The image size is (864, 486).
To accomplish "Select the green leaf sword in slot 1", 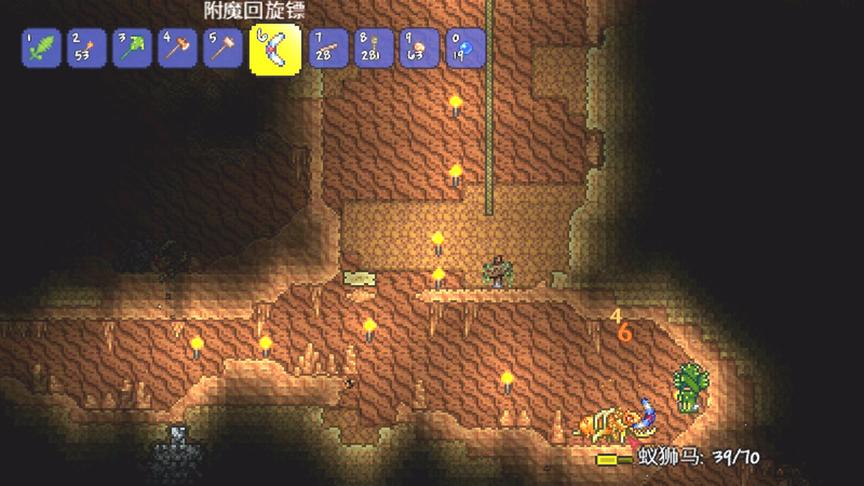I will (x=40, y=48).
